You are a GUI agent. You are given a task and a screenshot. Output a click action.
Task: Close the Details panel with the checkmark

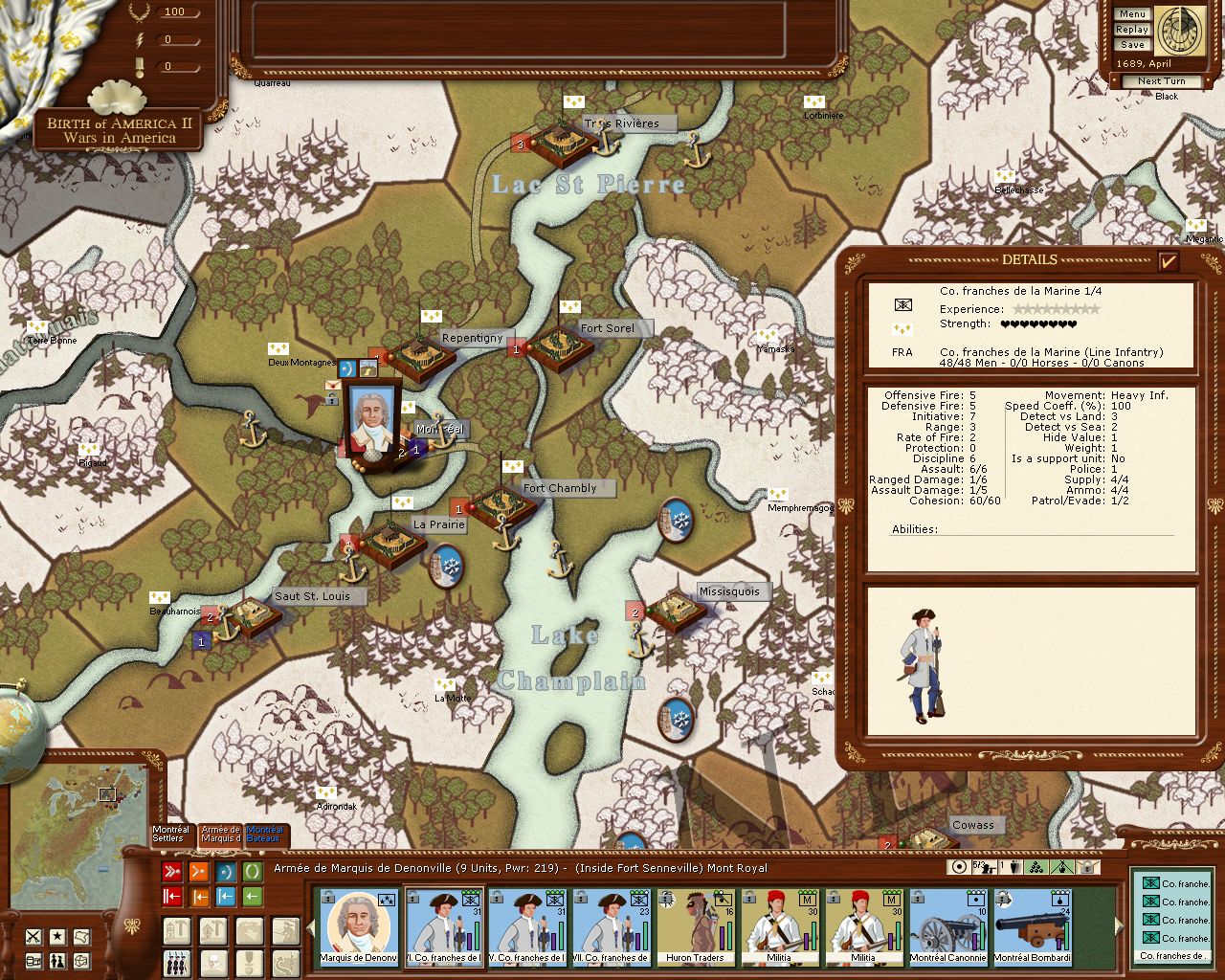[1168, 261]
